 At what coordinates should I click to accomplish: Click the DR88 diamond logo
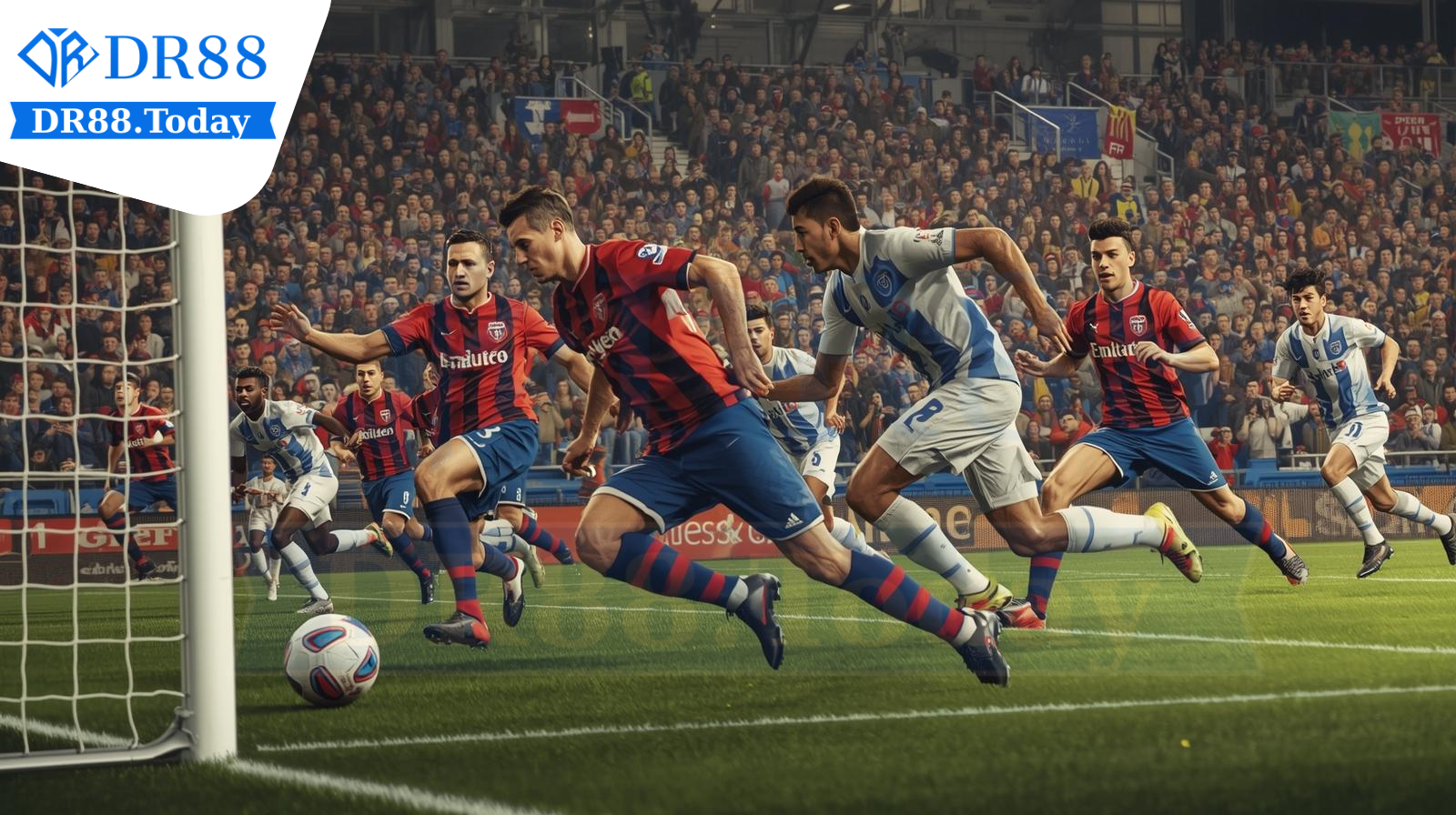[x=57, y=57]
